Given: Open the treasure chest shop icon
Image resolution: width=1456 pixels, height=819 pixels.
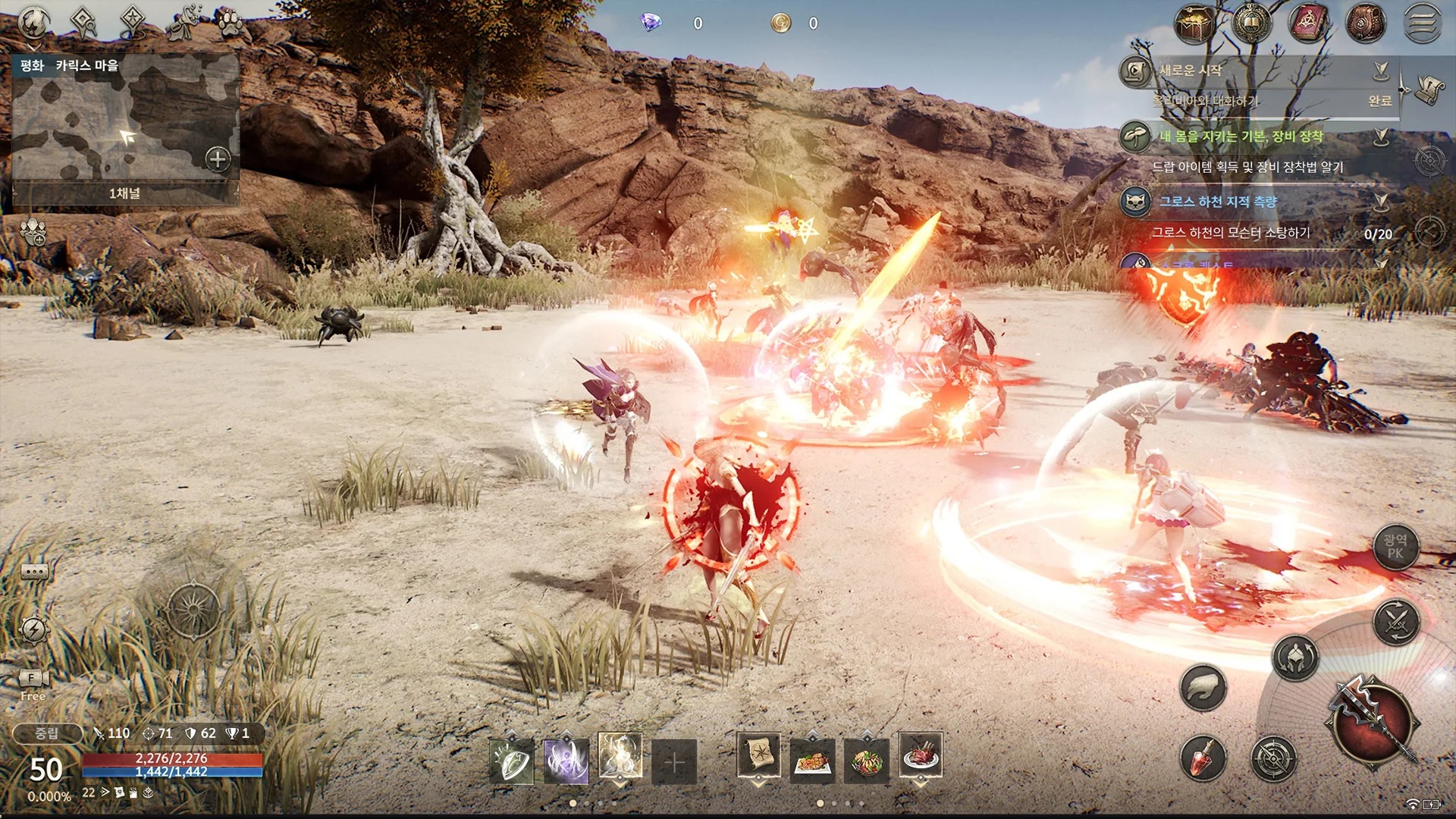Looking at the screenshot, I should coord(1194,24).
